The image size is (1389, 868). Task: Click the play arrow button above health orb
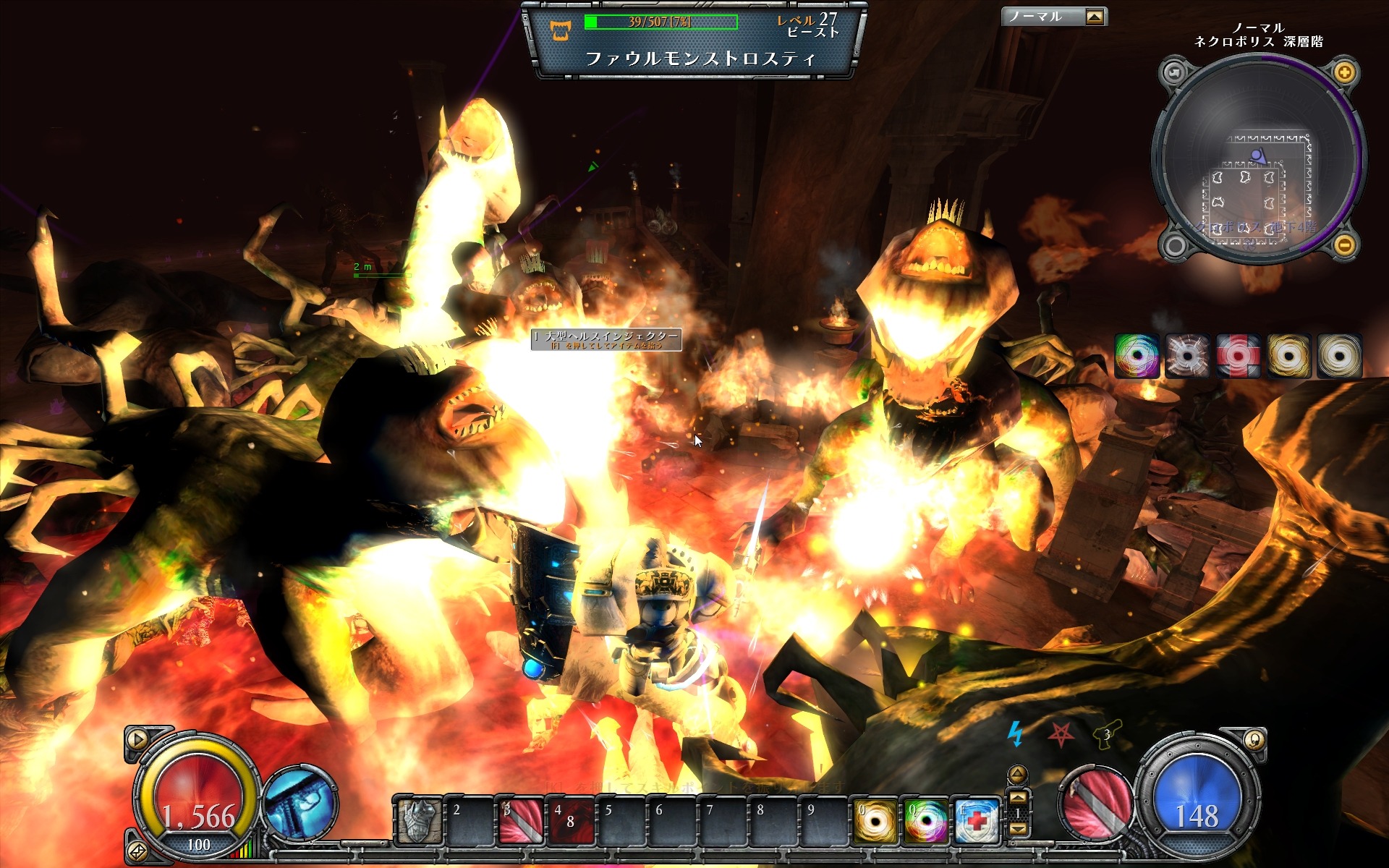point(137,739)
